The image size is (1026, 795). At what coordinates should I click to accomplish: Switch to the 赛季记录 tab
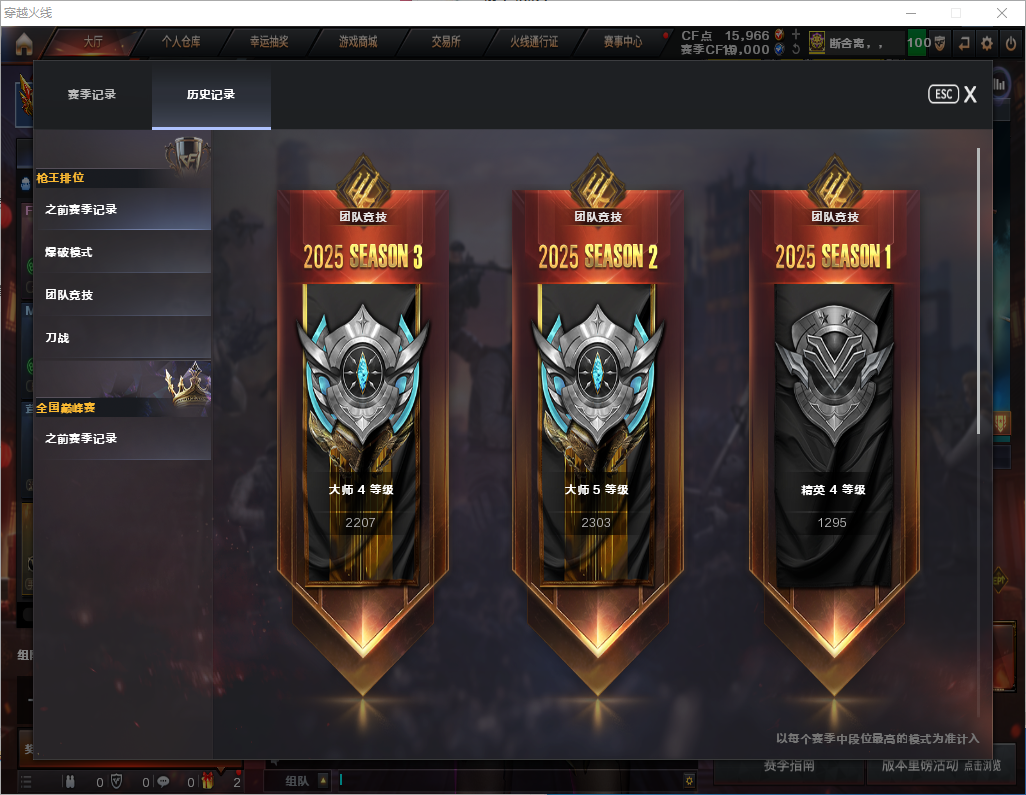(92, 95)
